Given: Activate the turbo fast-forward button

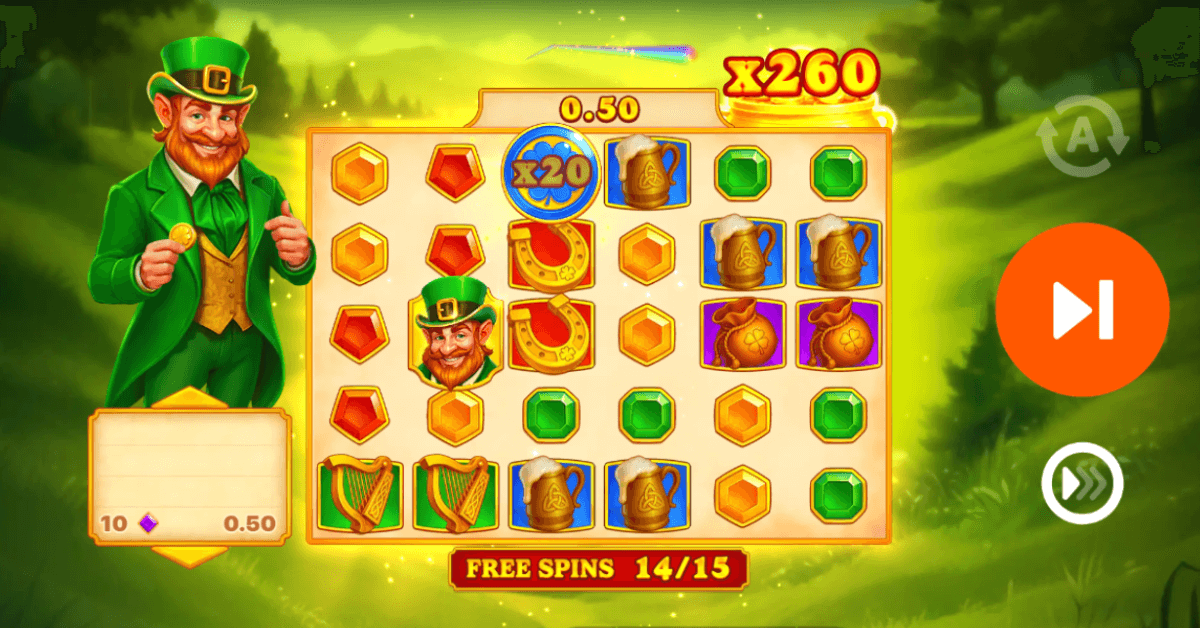Looking at the screenshot, I should 1081,485.
